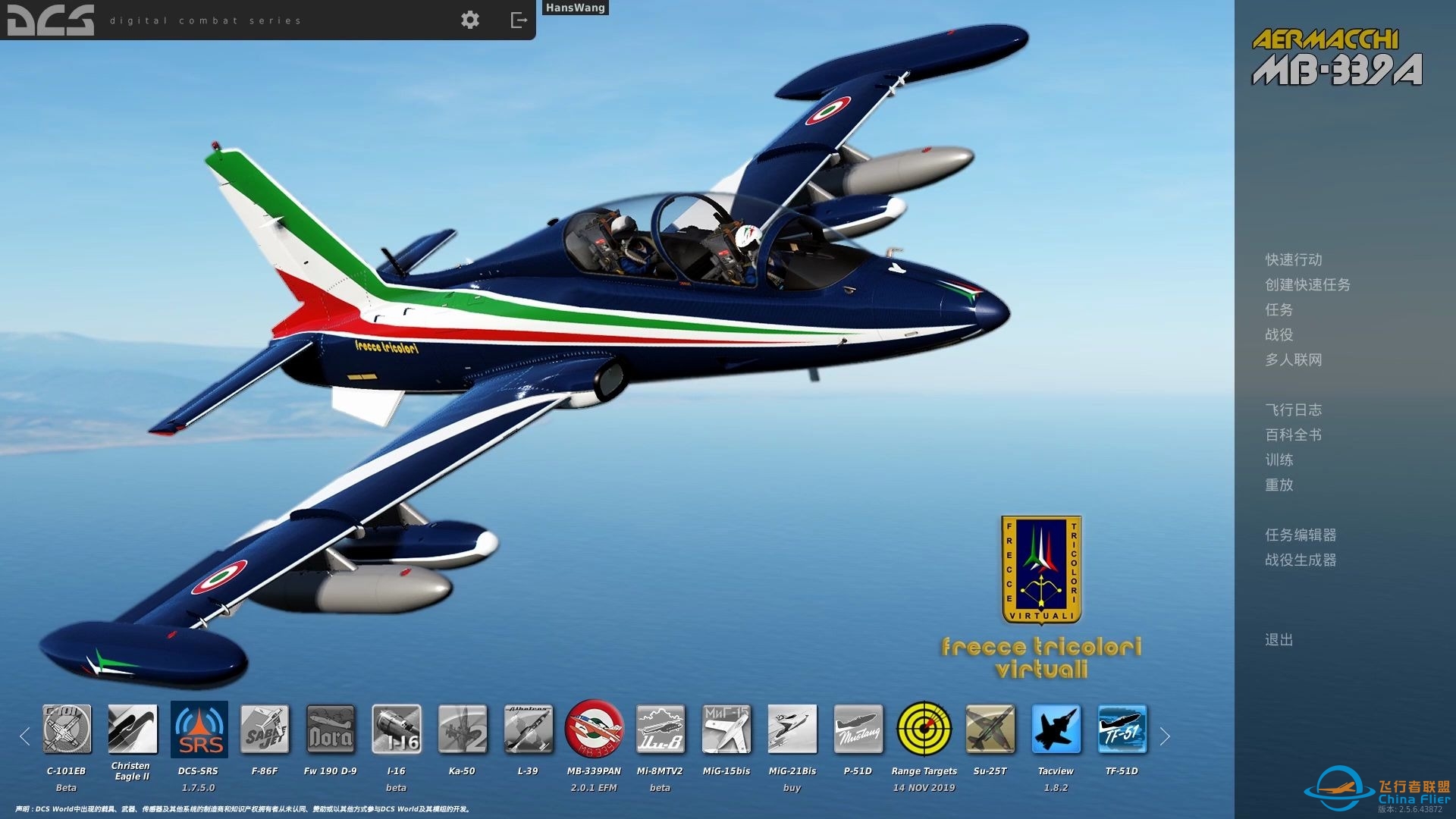Select the Range Targets module icon
This screenshot has height=819, width=1456.
(x=924, y=730)
